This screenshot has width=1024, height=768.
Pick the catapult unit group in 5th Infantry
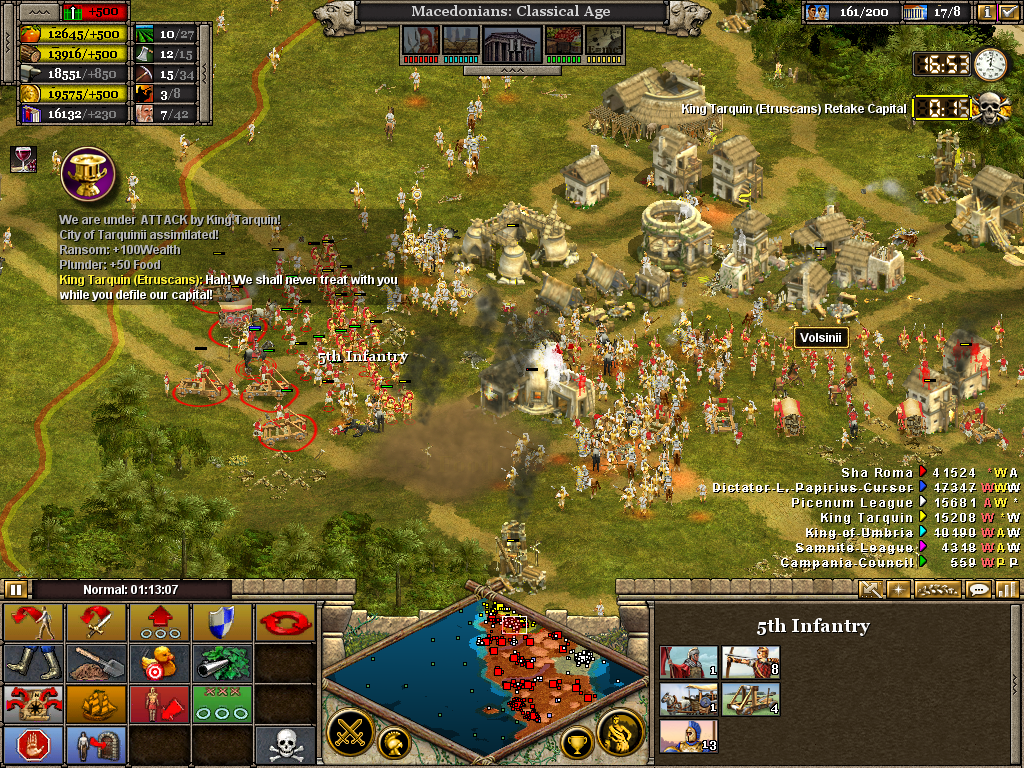point(750,699)
